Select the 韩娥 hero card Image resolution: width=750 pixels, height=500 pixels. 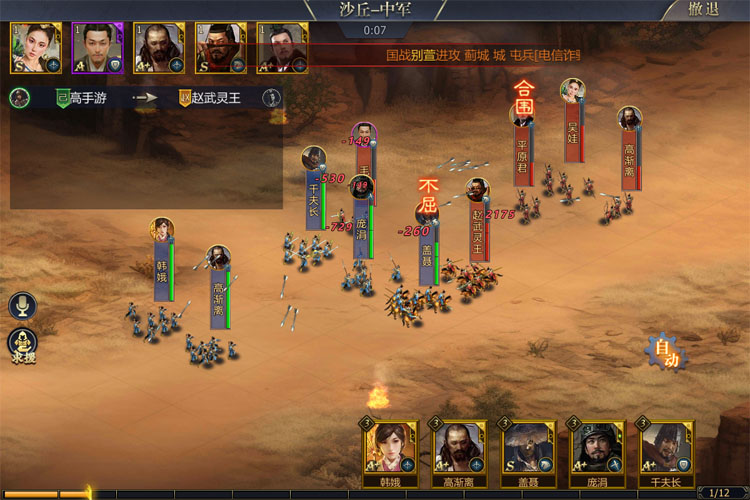pyautogui.click(x=389, y=448)
